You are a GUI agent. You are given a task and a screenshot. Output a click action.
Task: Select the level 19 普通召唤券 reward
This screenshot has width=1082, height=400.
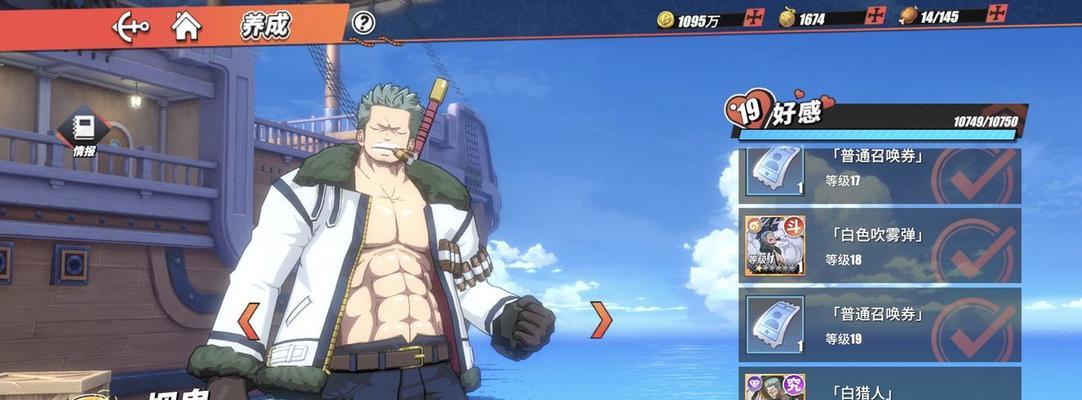pos(880,325)
